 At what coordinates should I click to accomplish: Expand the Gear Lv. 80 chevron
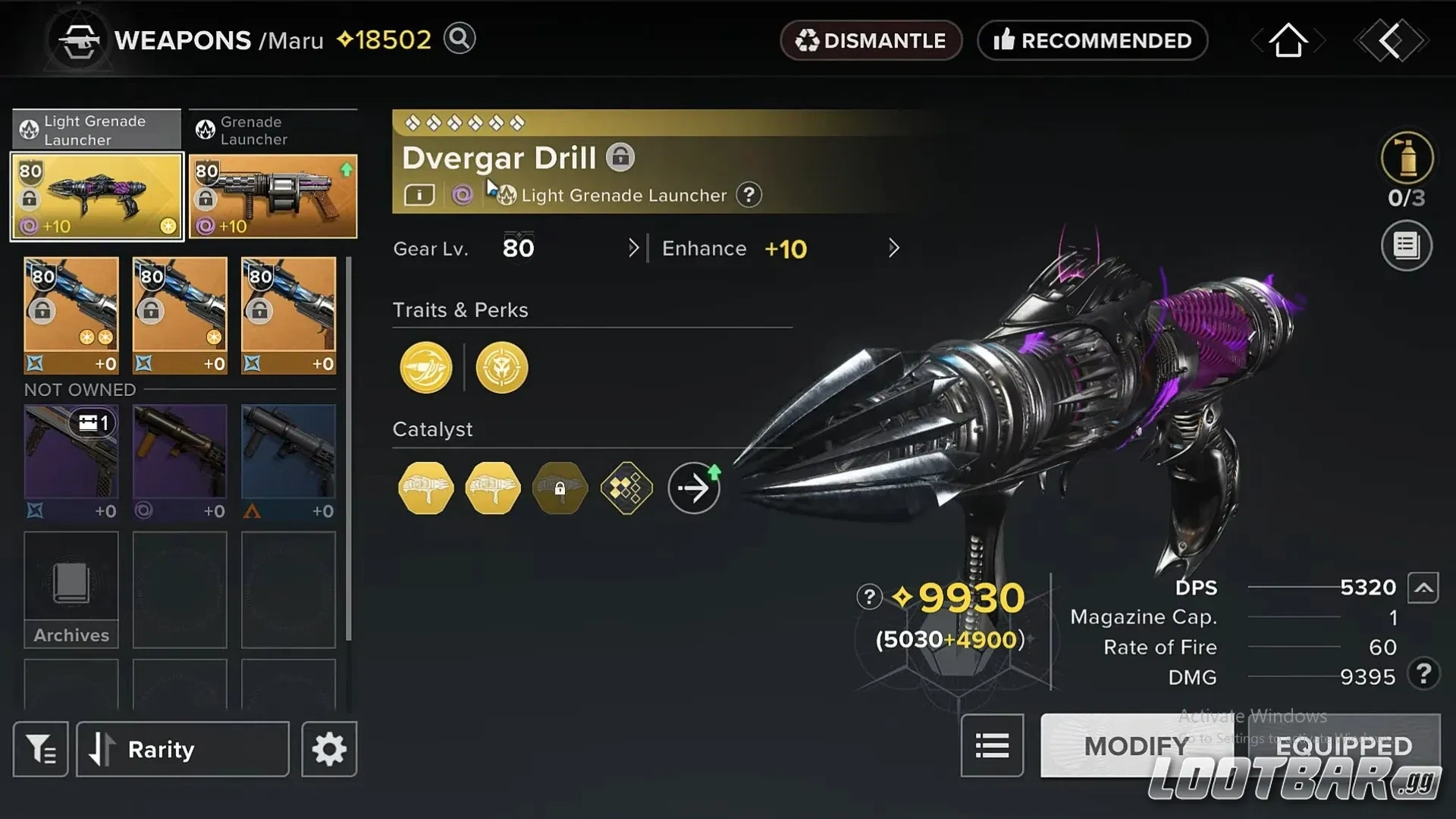click(x=634, y=248)
